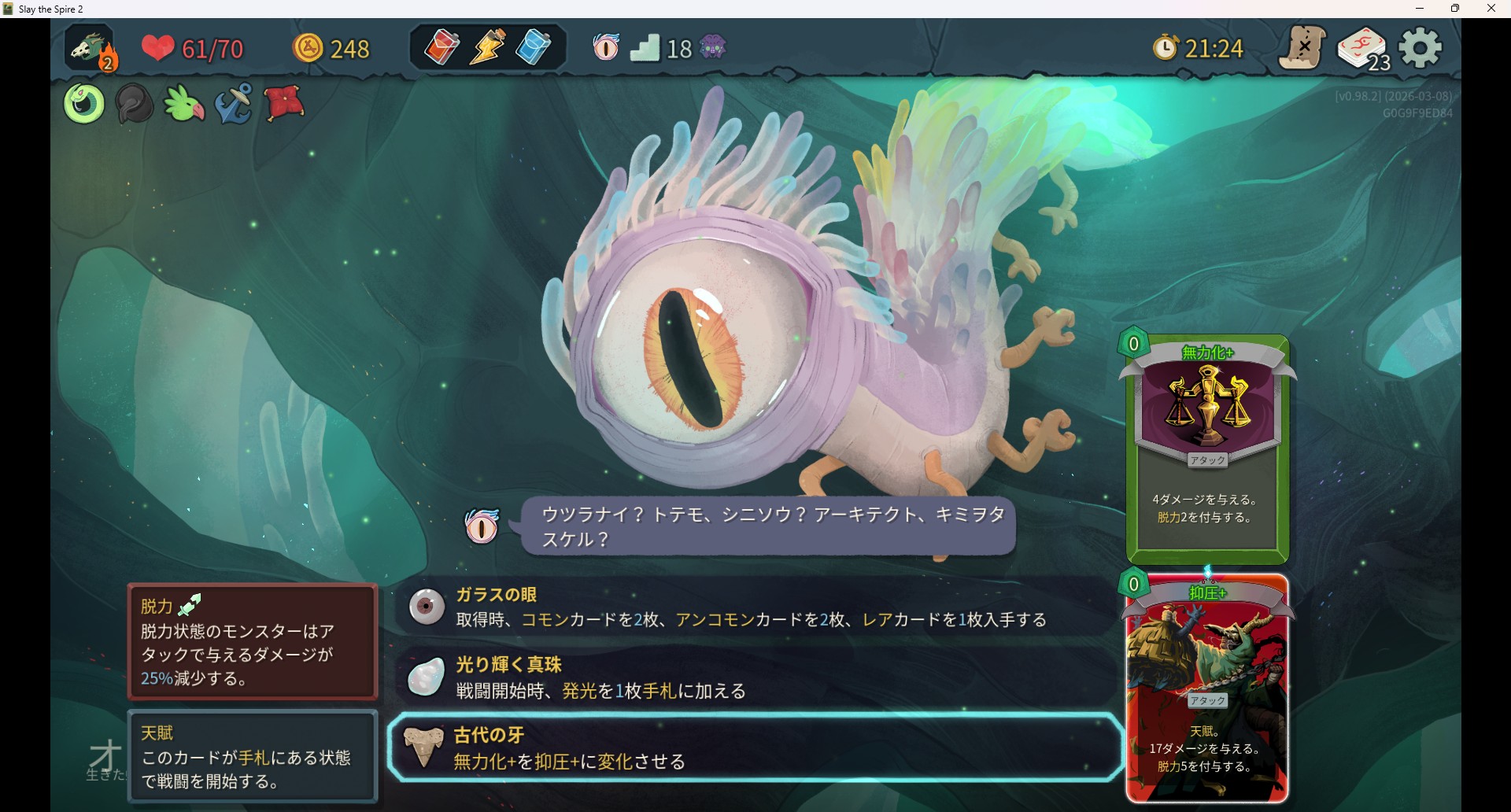Inspect the red cloth relic
Screen dimensions: 1511x812
(x=284, y=104)
